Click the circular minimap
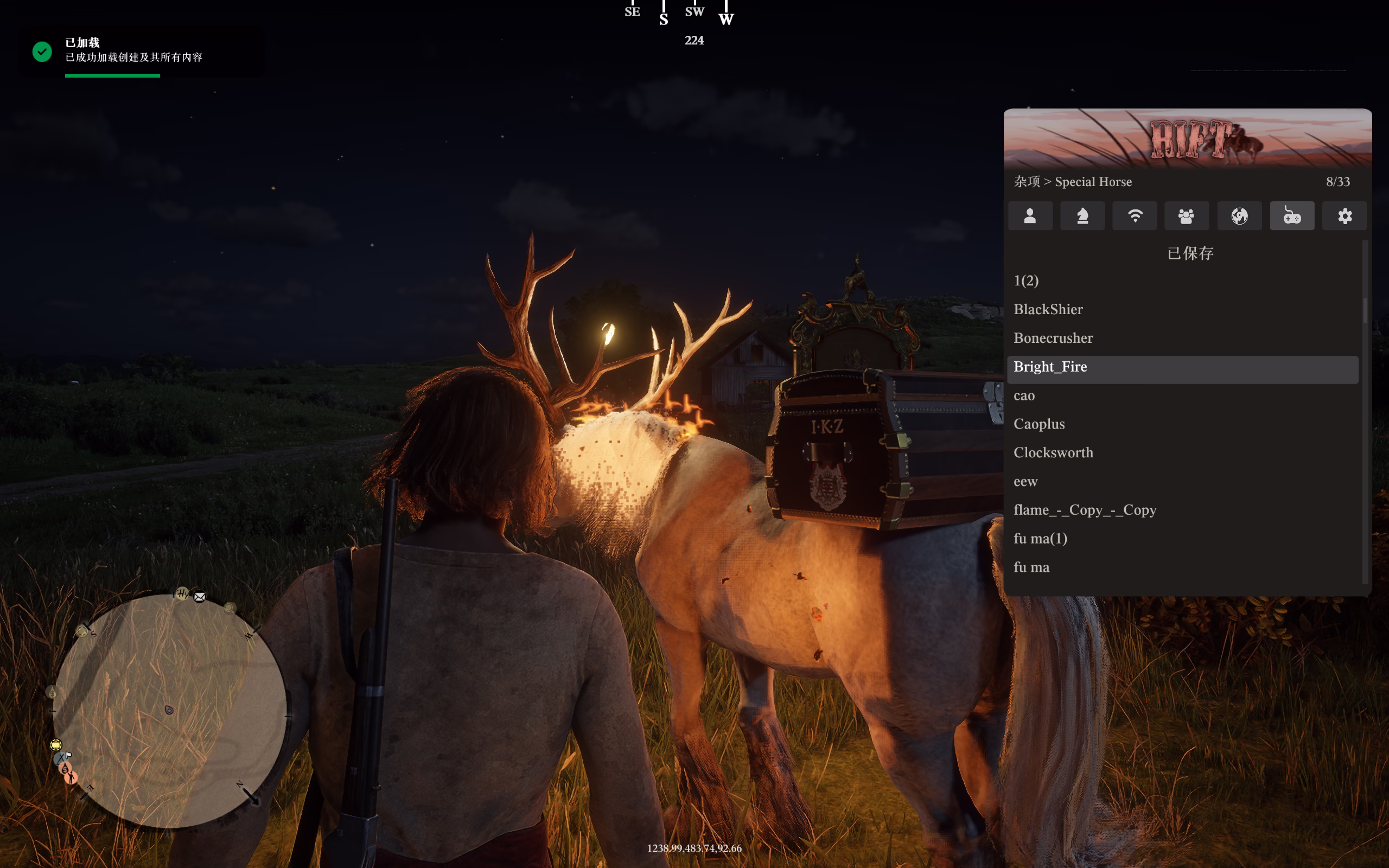The image size is (1389, 868). point(170,711)
